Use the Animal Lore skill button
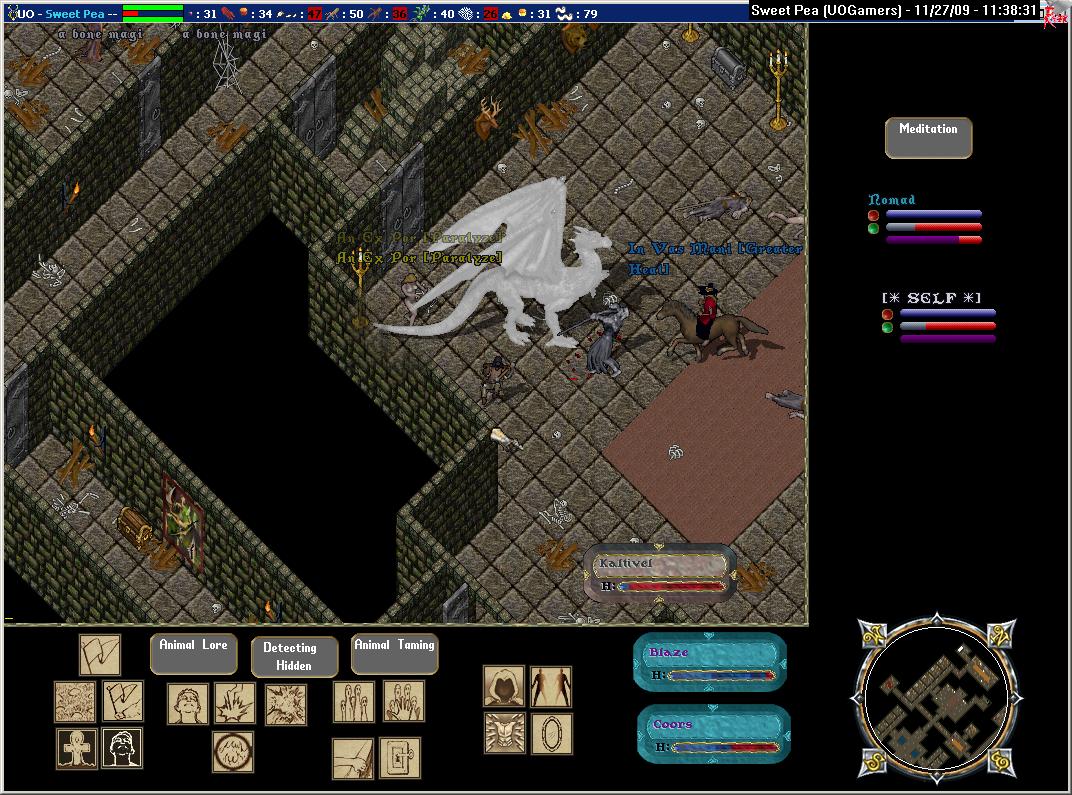This screenshot has width=1072, height=795. tap(193, 654)
